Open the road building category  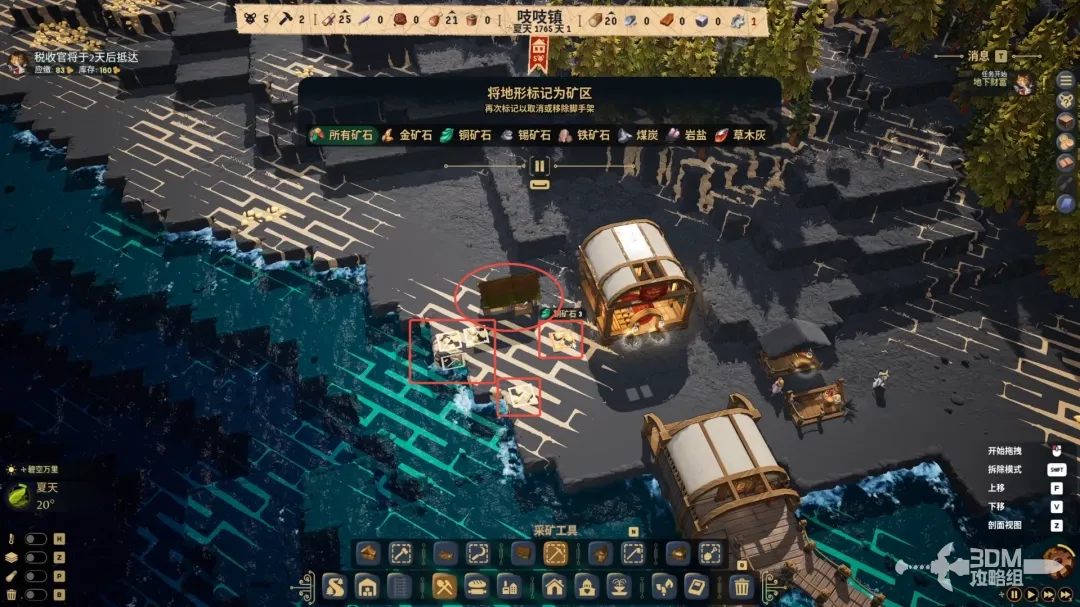coord(335,587)
